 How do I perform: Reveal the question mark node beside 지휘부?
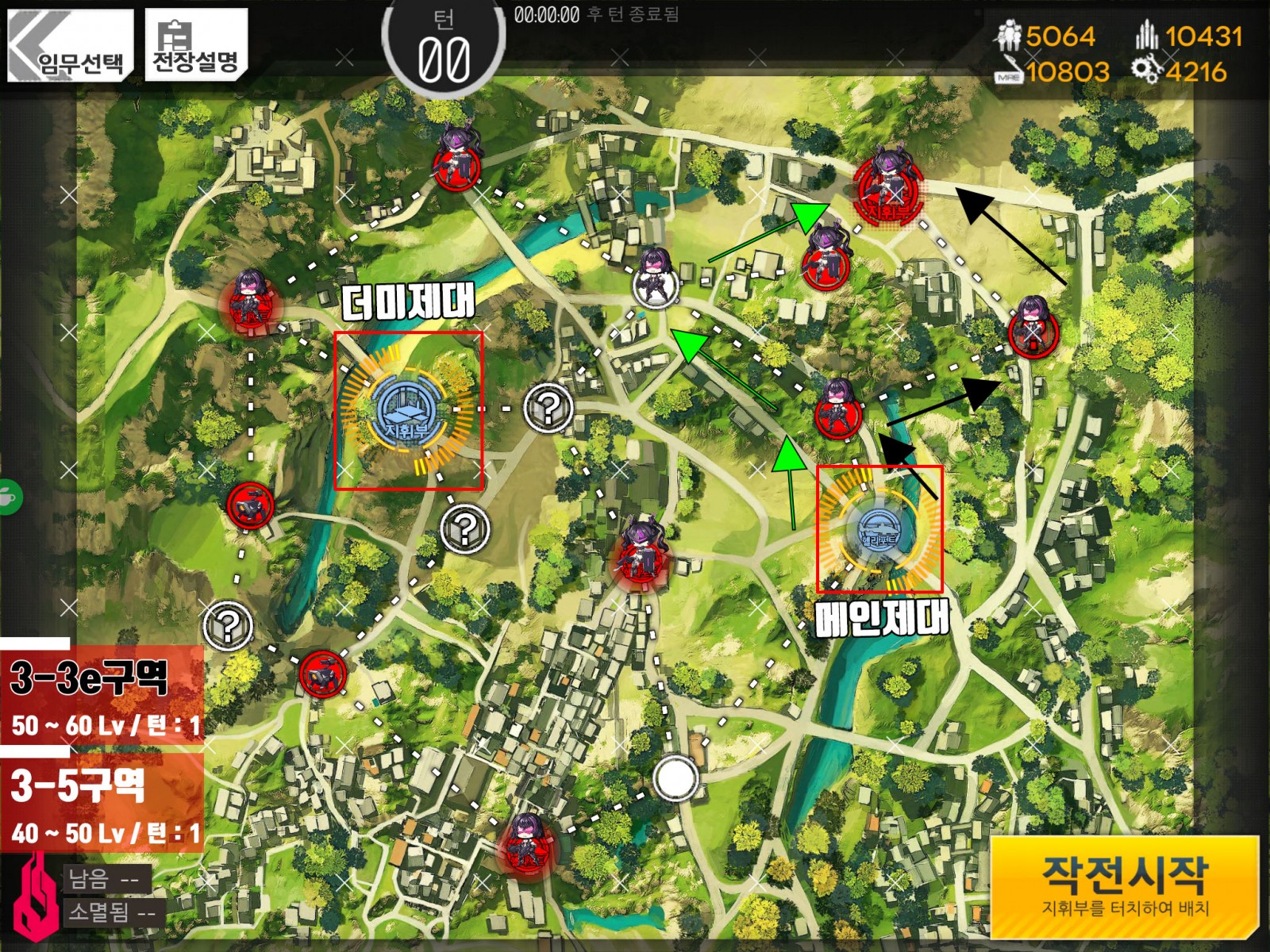(549, 410)
